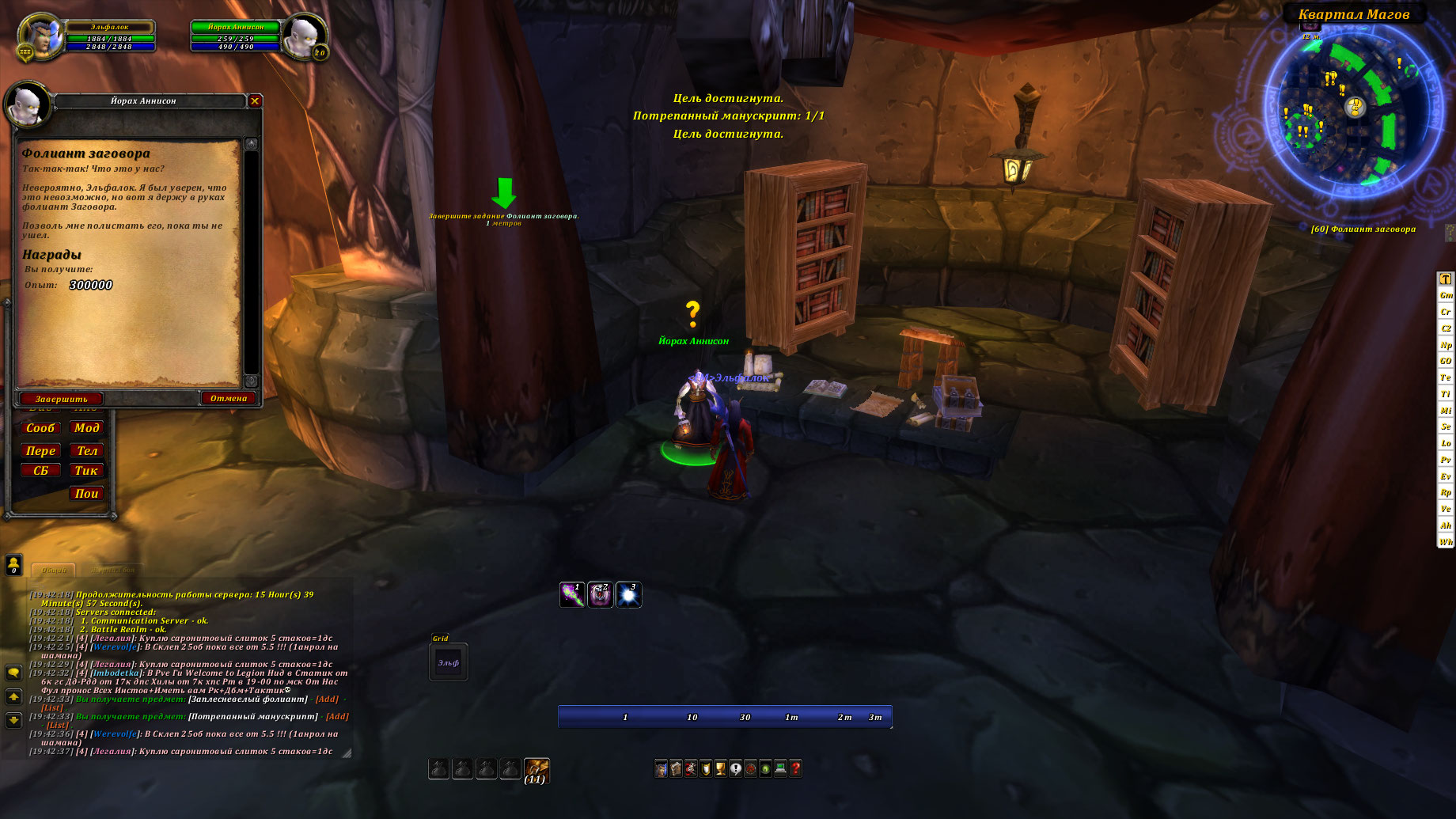This screenshot has height=819, width=1456.
Task: Click player portrait of Эльфалок
Action: click(41, 36)
